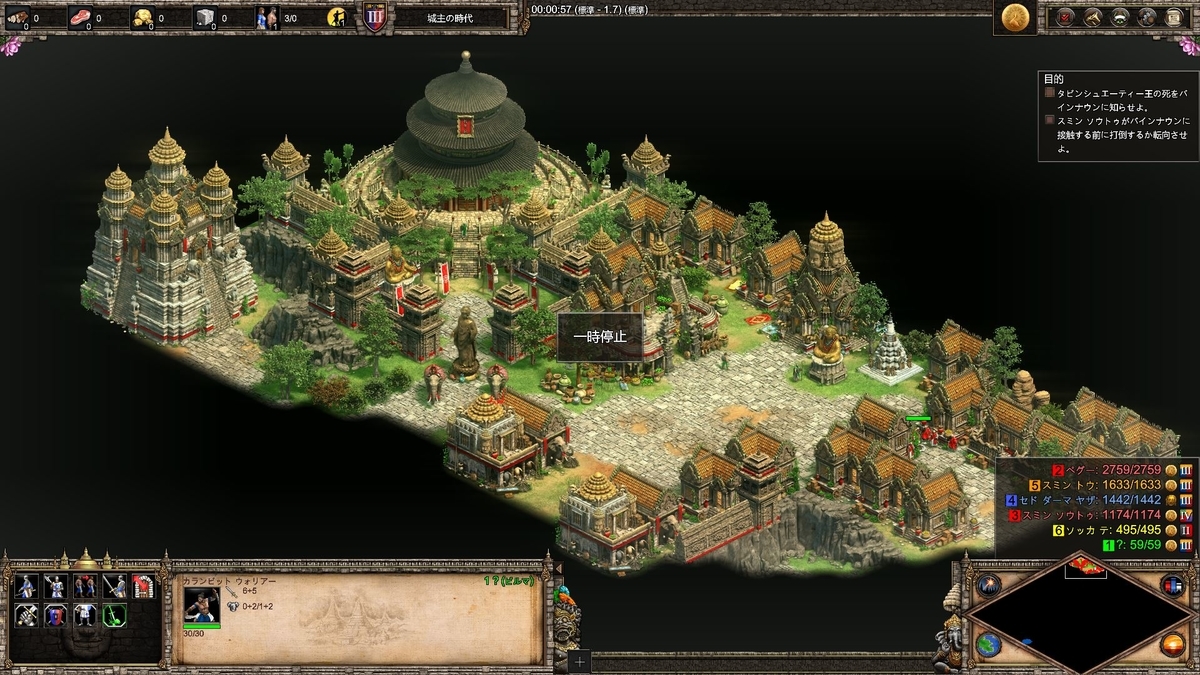The image size is (1200, 675).
Task: Activate the minimap flare signal button
Action: click(x=989, y=585)
